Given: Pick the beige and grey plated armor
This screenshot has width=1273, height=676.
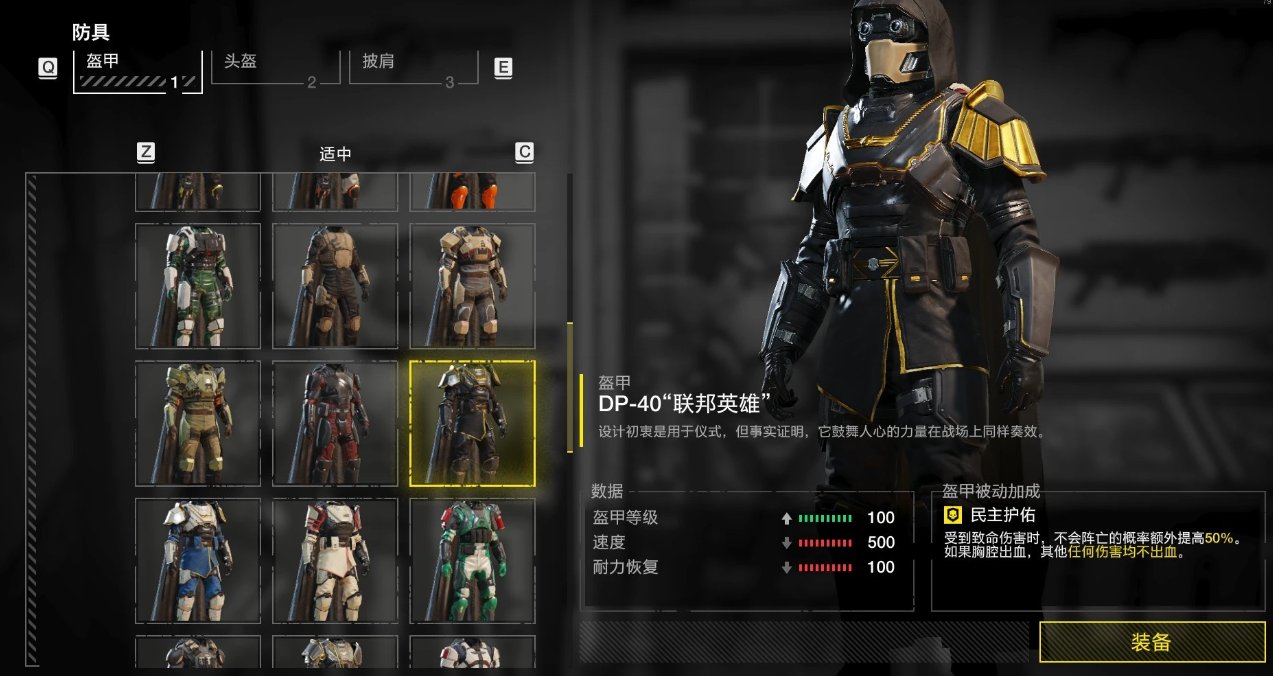Looking at the screenshot, I should tap(472, 285).
